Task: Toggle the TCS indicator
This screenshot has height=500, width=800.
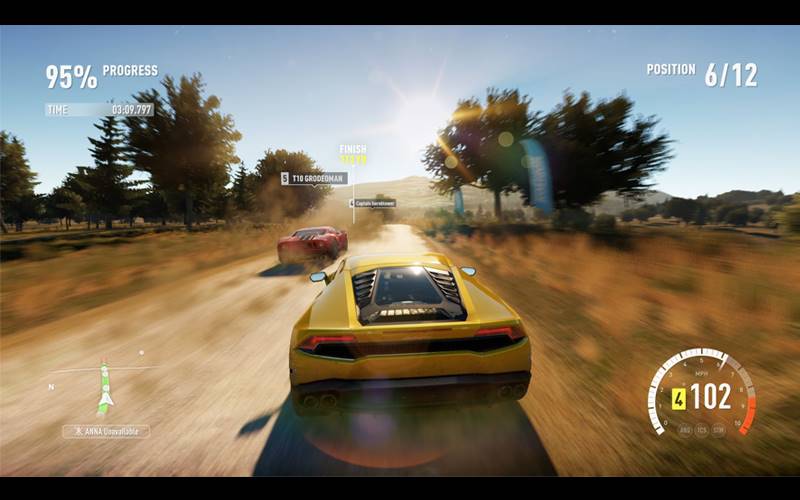Action: 700,429
